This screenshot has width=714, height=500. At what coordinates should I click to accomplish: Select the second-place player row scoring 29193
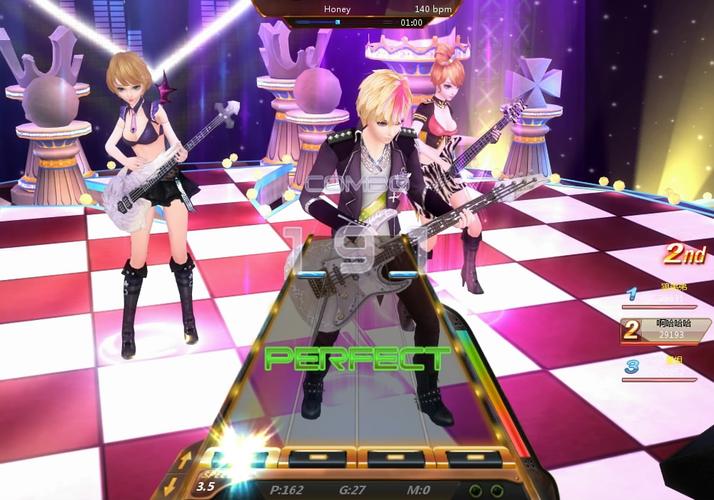(665, 330)
